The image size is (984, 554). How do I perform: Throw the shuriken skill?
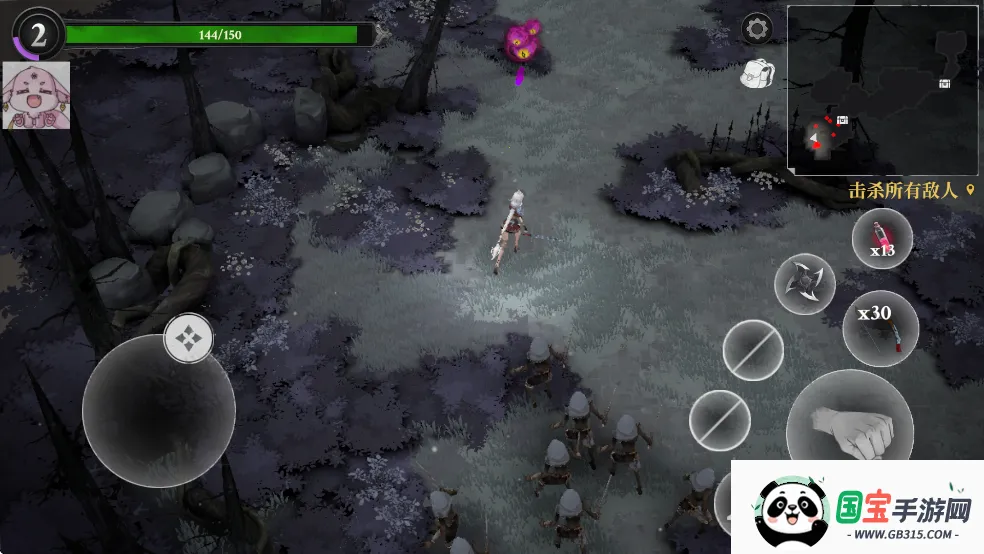click(x=805, y=283)
